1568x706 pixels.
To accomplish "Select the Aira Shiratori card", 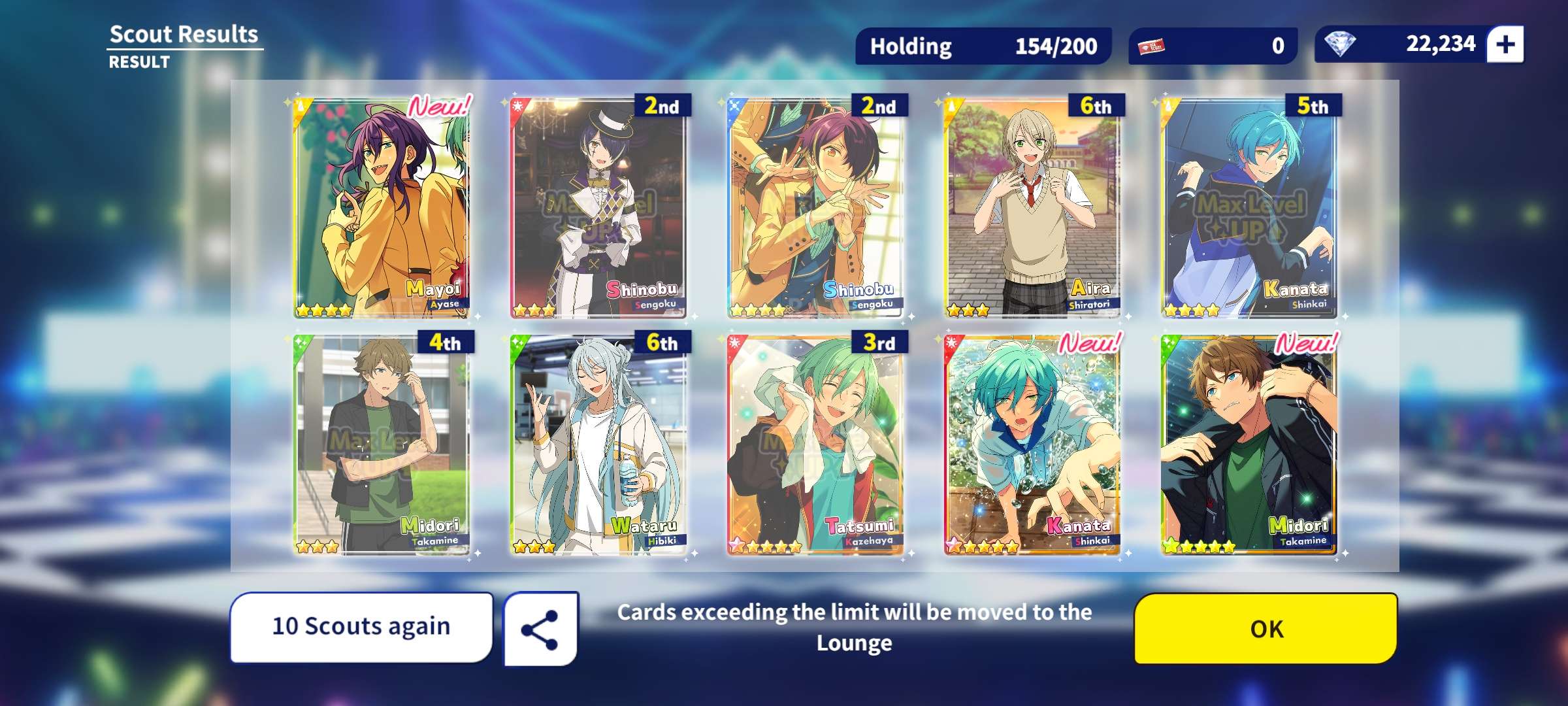I will click(1032, 208).
